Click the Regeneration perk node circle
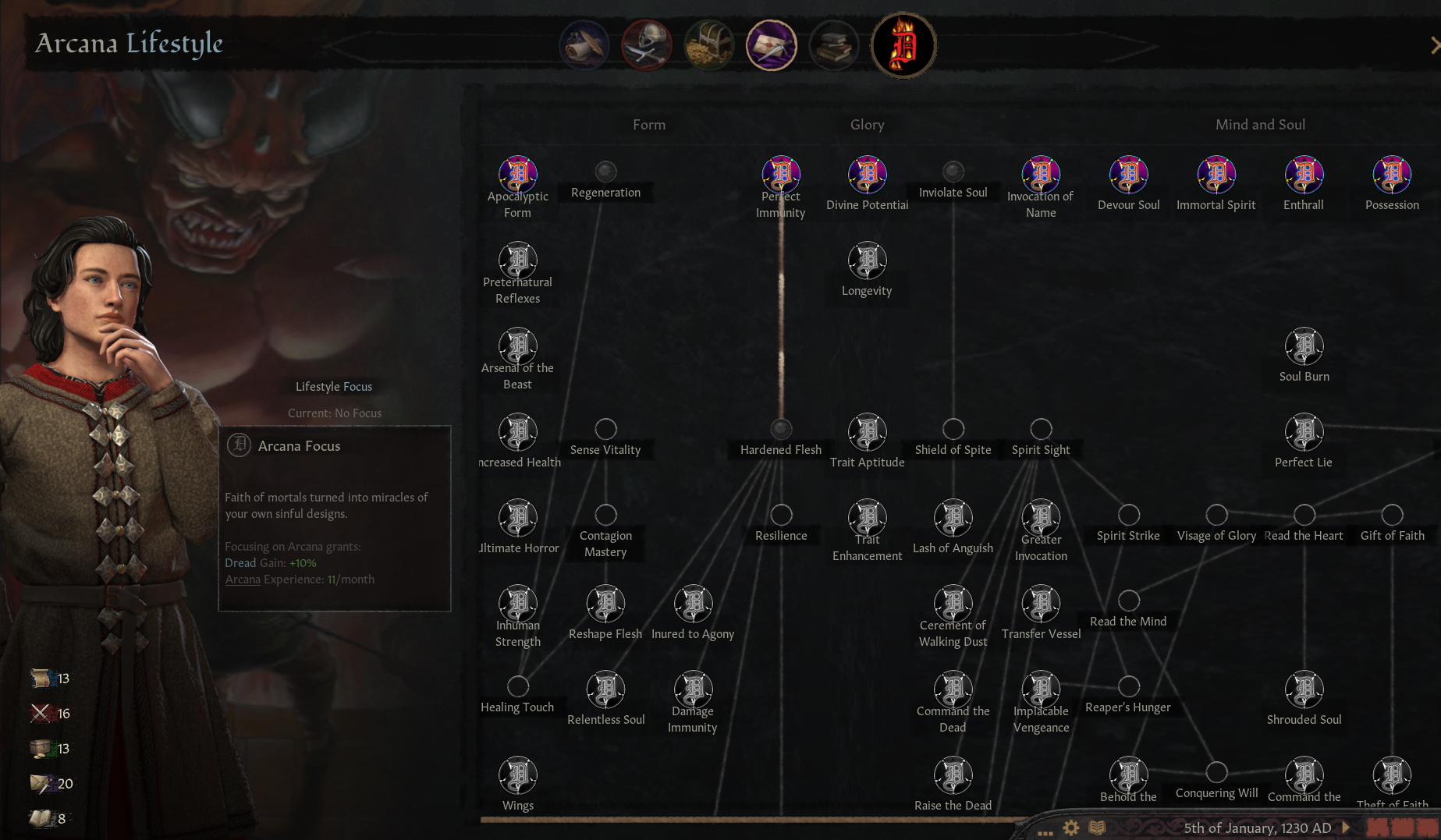The width and height of the screenshot is (1441, 840). (x=605, y=172)
